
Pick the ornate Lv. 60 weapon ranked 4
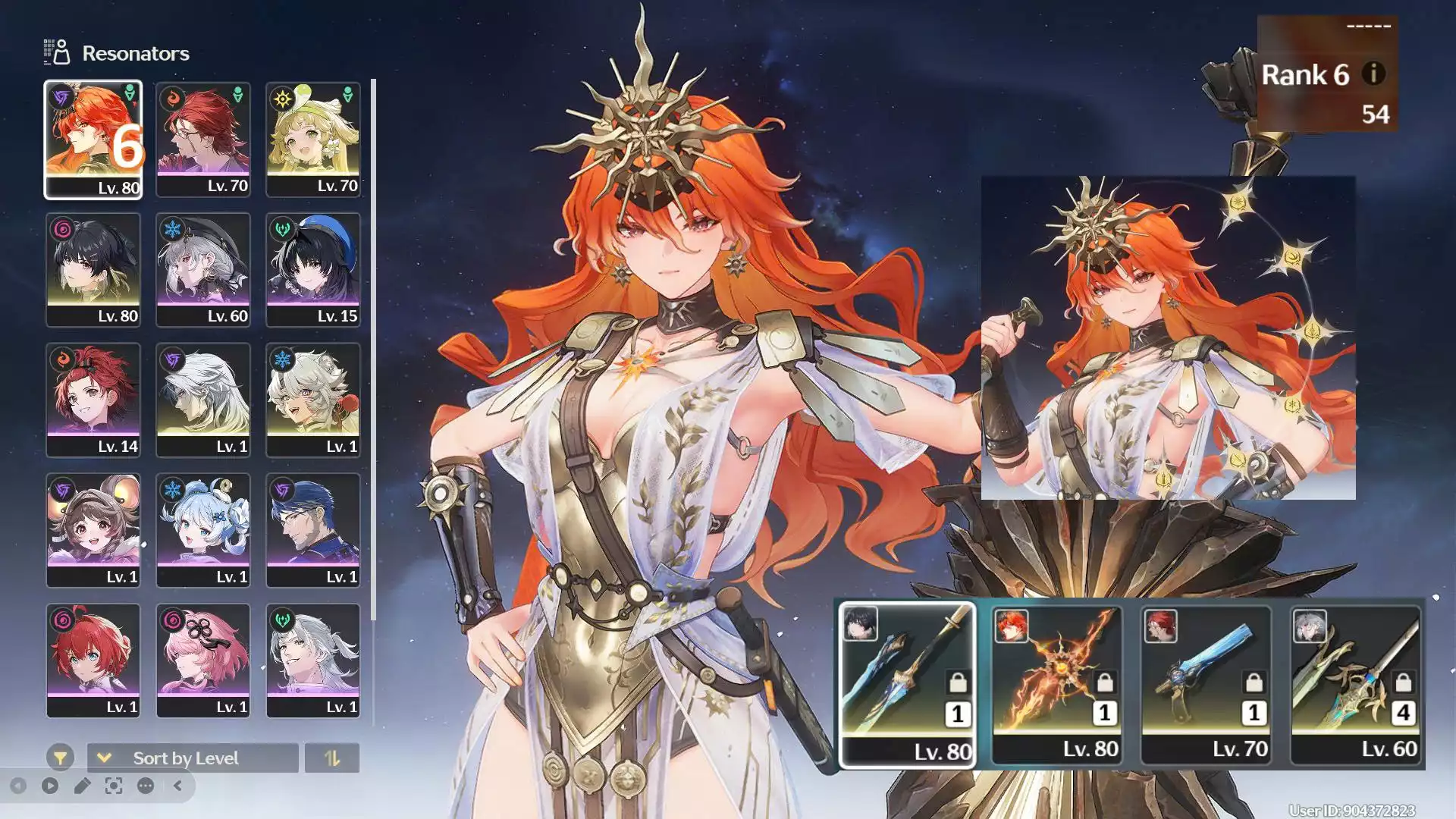pos(1355,685)
